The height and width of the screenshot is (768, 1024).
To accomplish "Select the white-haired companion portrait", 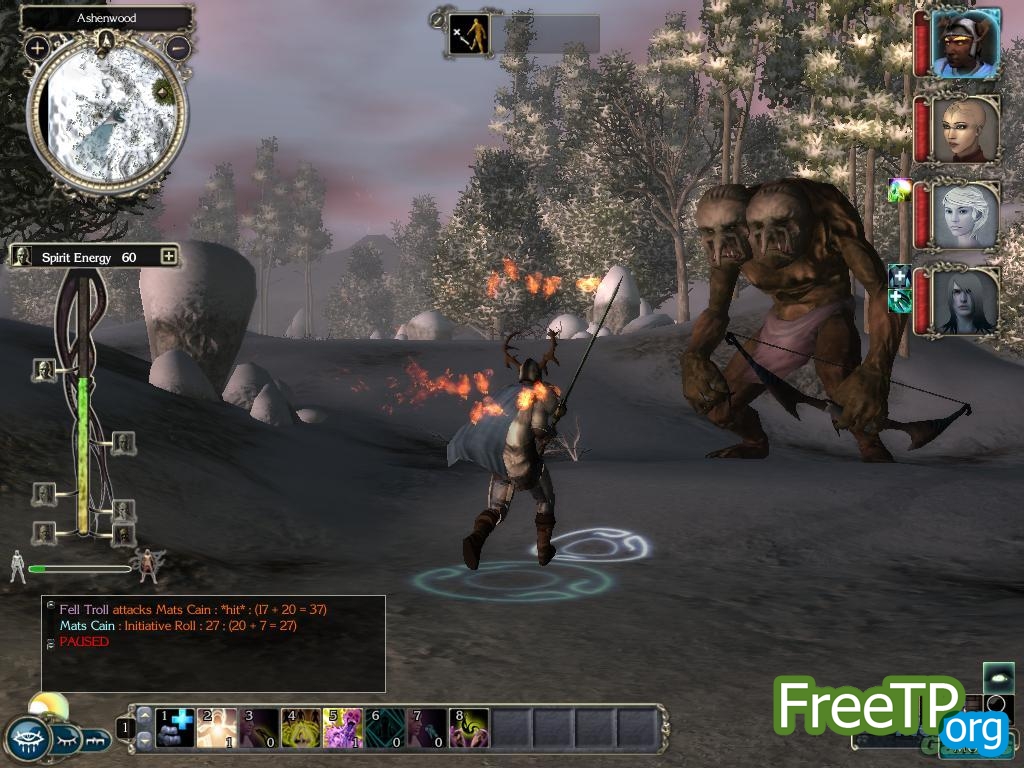I will [966, 215].
